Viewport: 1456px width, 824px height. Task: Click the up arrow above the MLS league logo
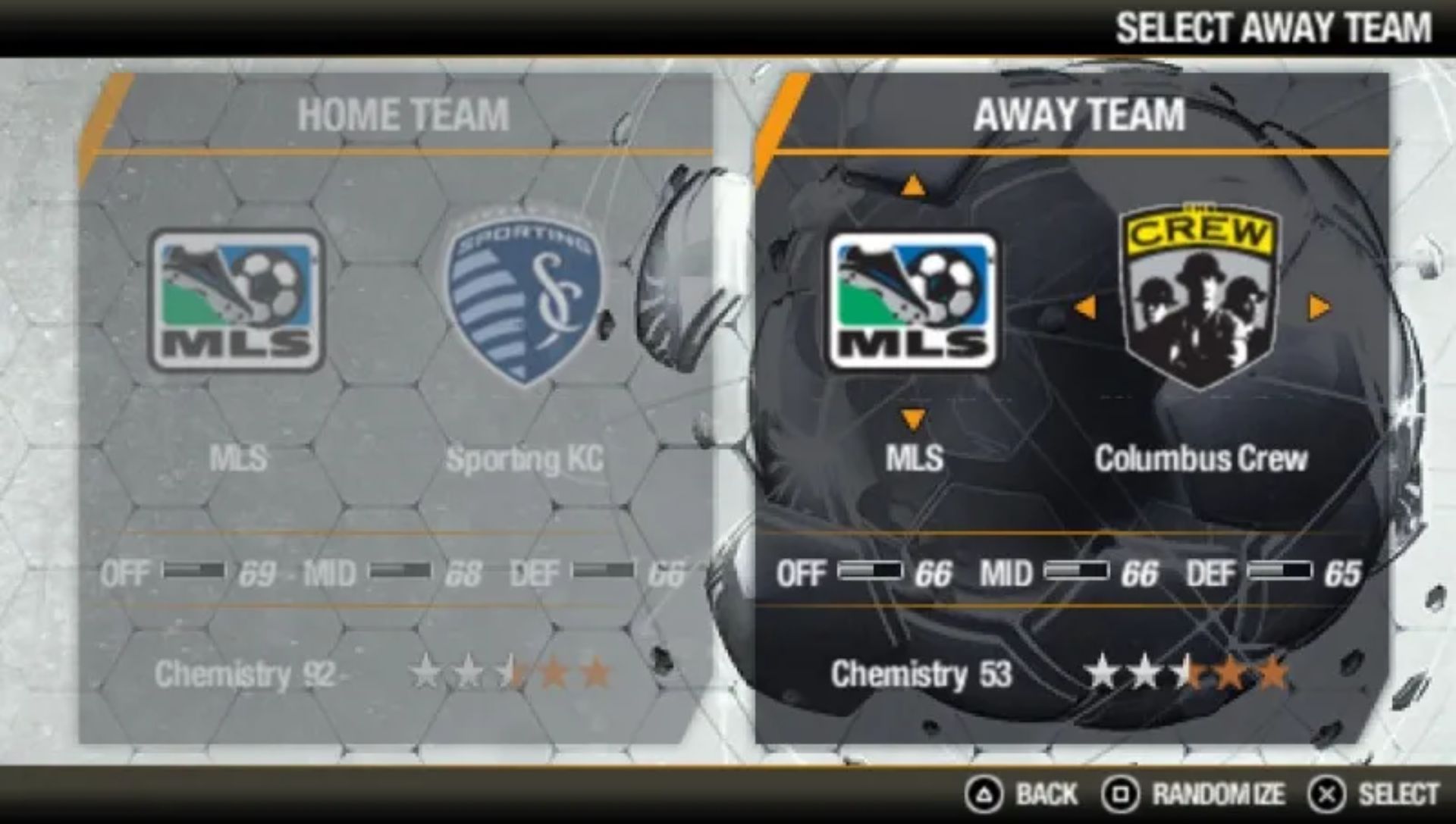click(x=912, y=186)
